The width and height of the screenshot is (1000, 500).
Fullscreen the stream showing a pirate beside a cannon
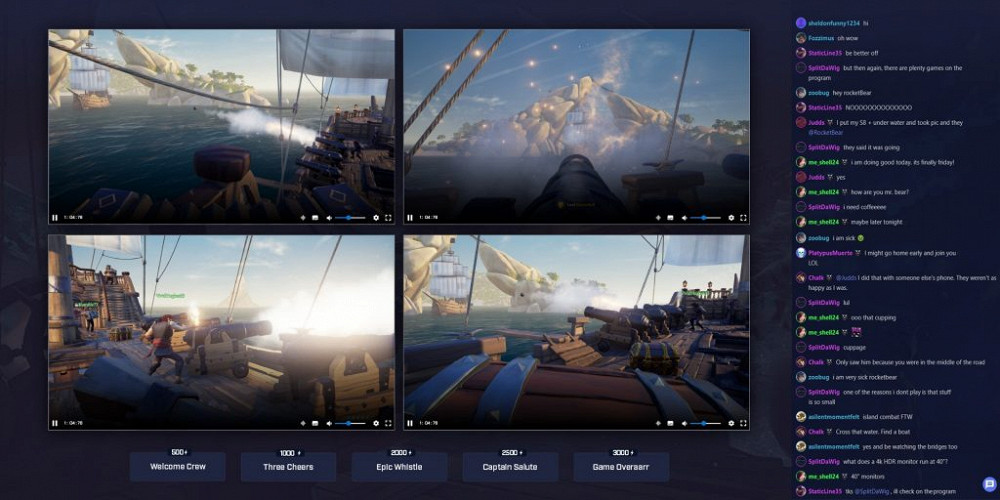tap(388, 423)
